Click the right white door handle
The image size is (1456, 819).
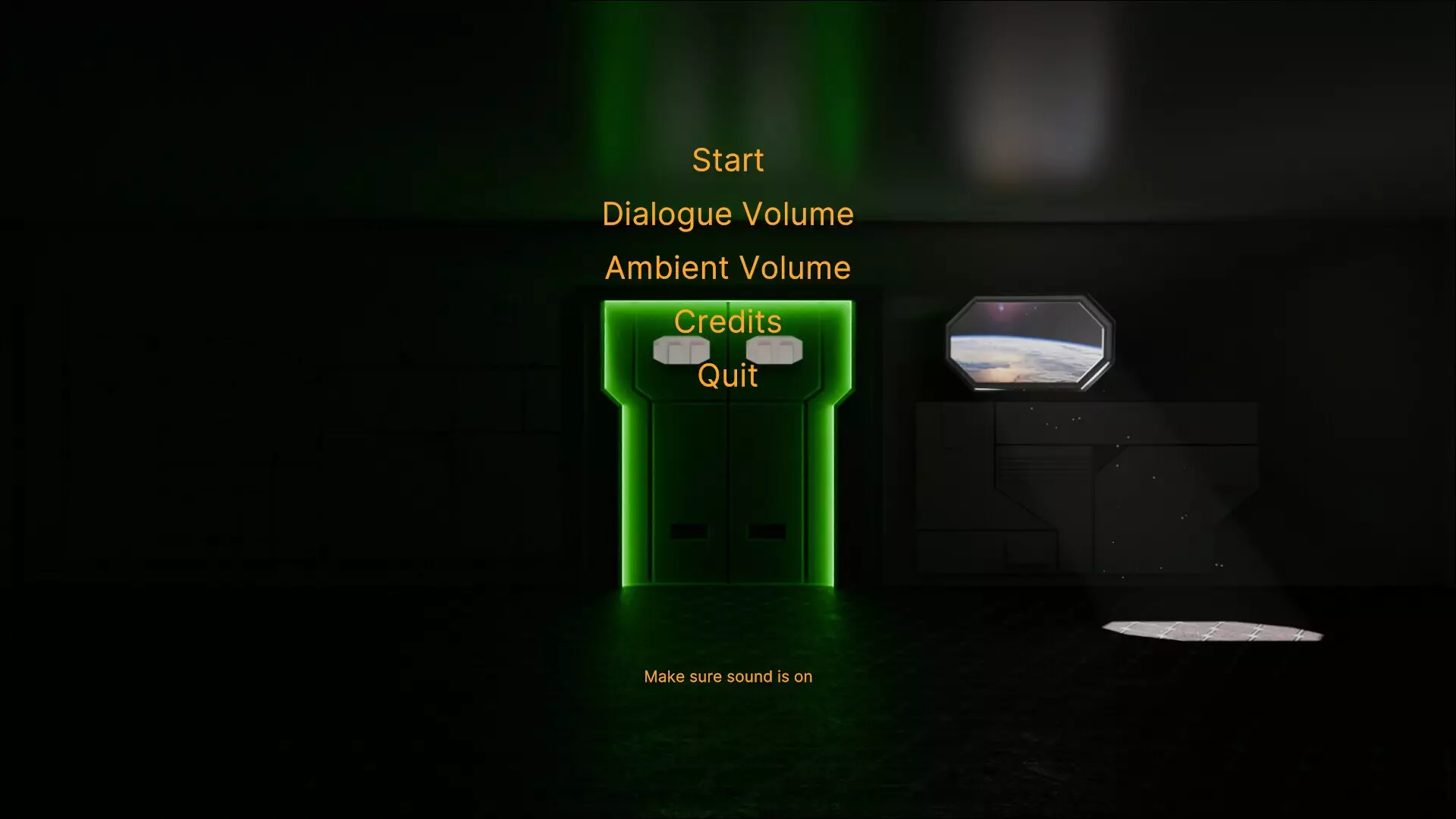click(773, 350)
